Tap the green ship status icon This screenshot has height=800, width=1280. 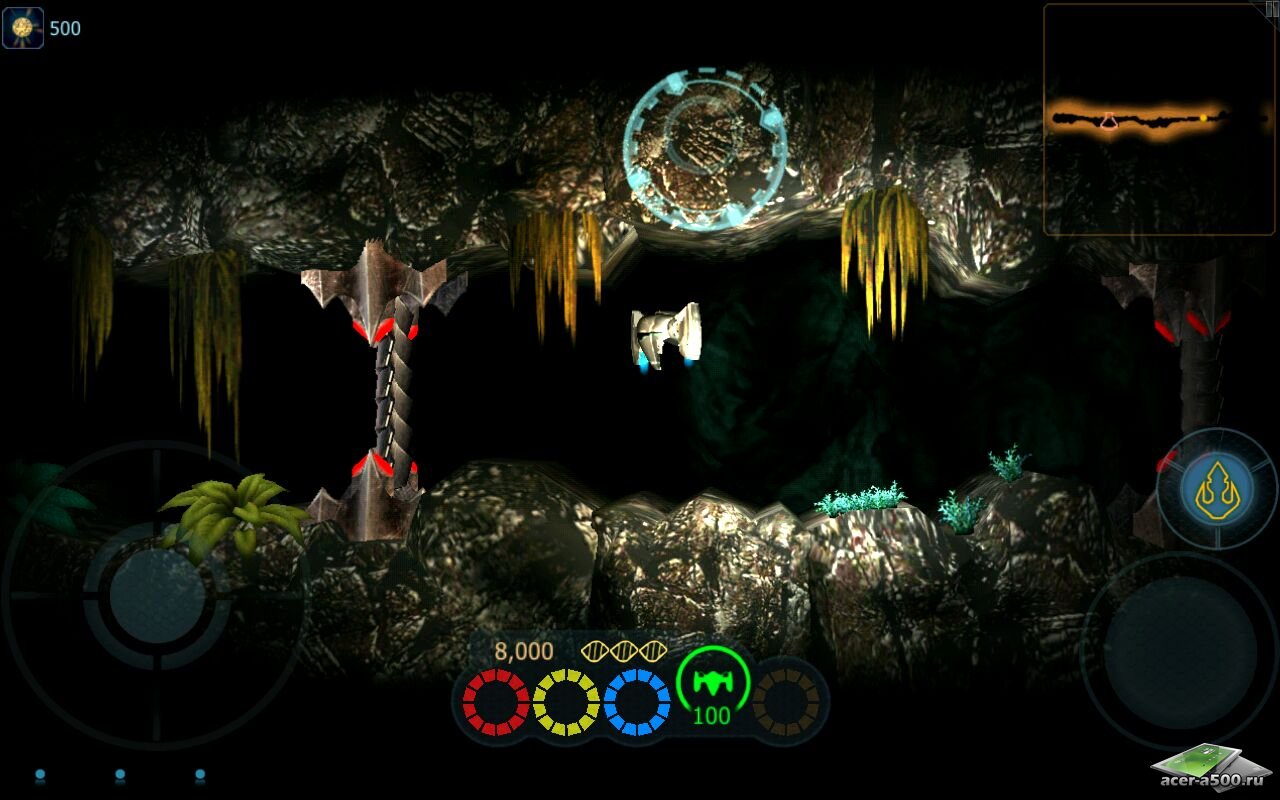[x=712, y=681]
